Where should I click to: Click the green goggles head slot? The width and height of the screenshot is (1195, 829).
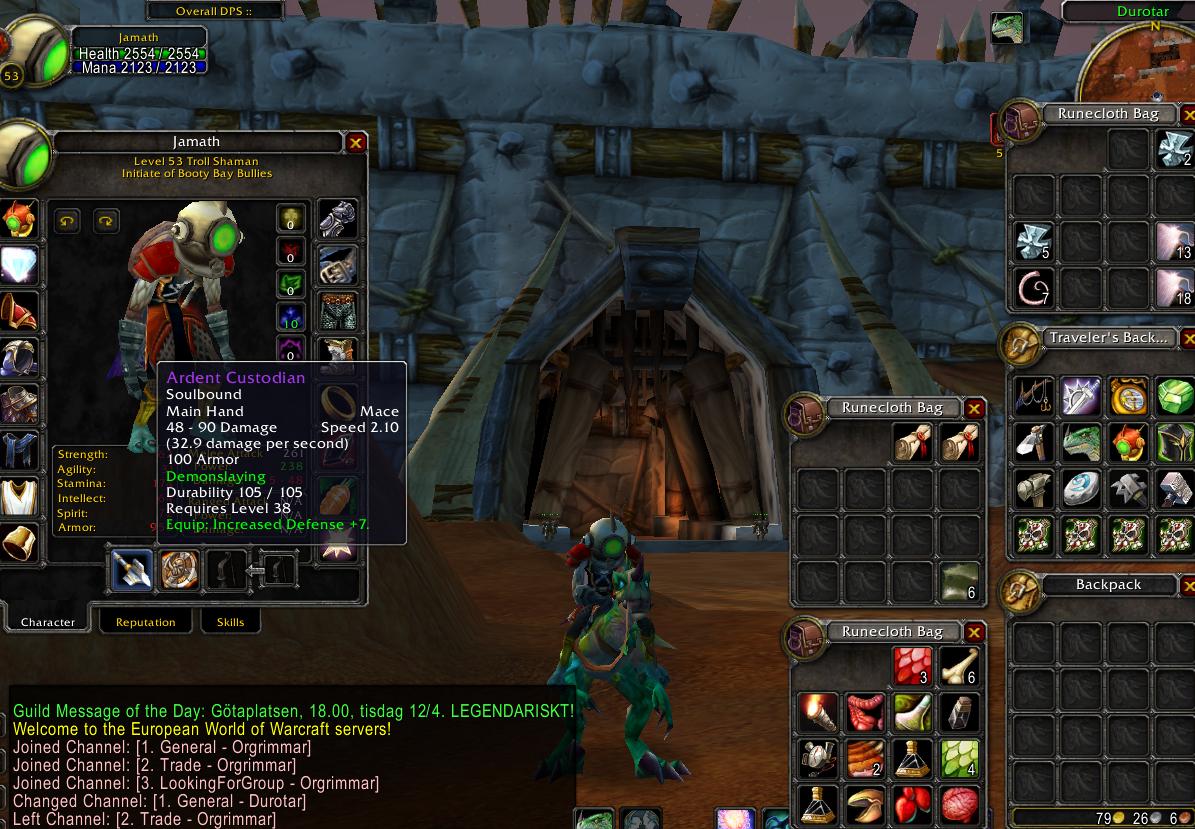[x=18, y=218]
